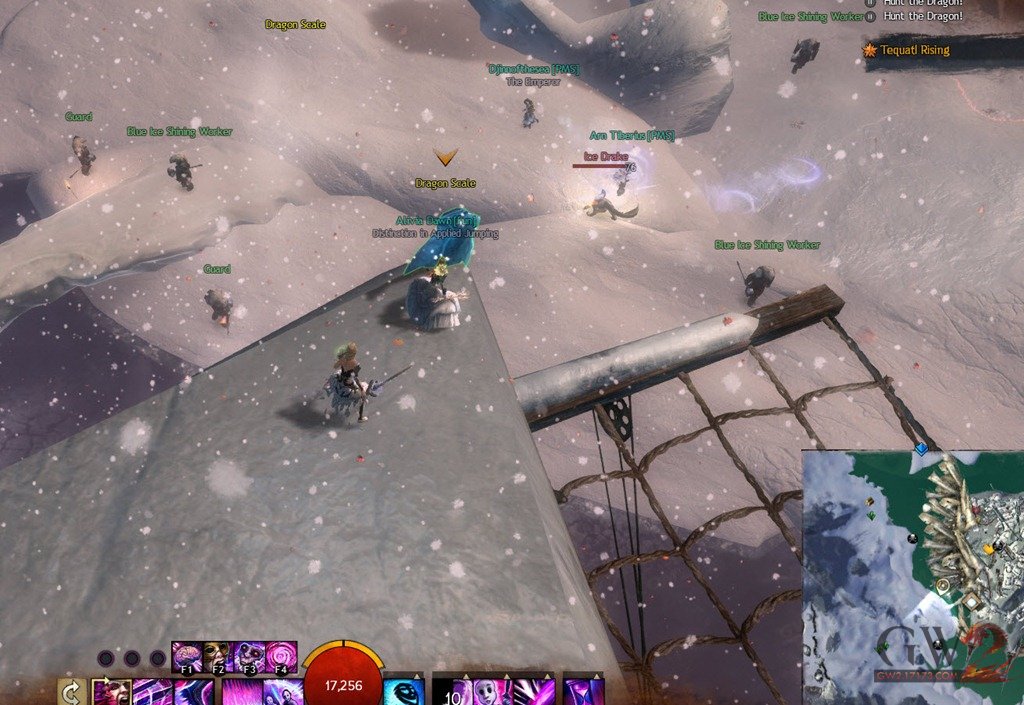Screen dimensions: 1024x705
Task: Activate the pale mask utility skill
Action: tap(488, 692)
